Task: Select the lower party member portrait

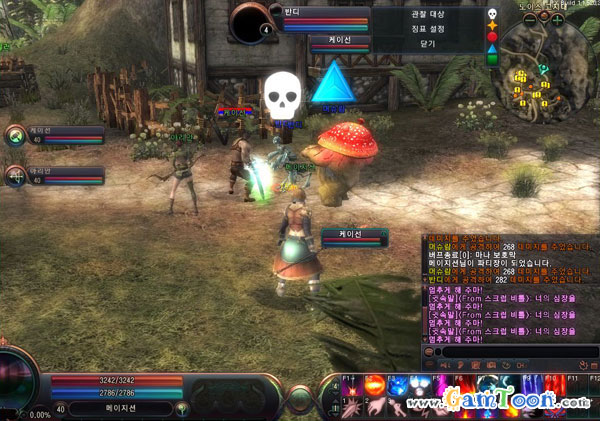Action: tap(16, 176)
